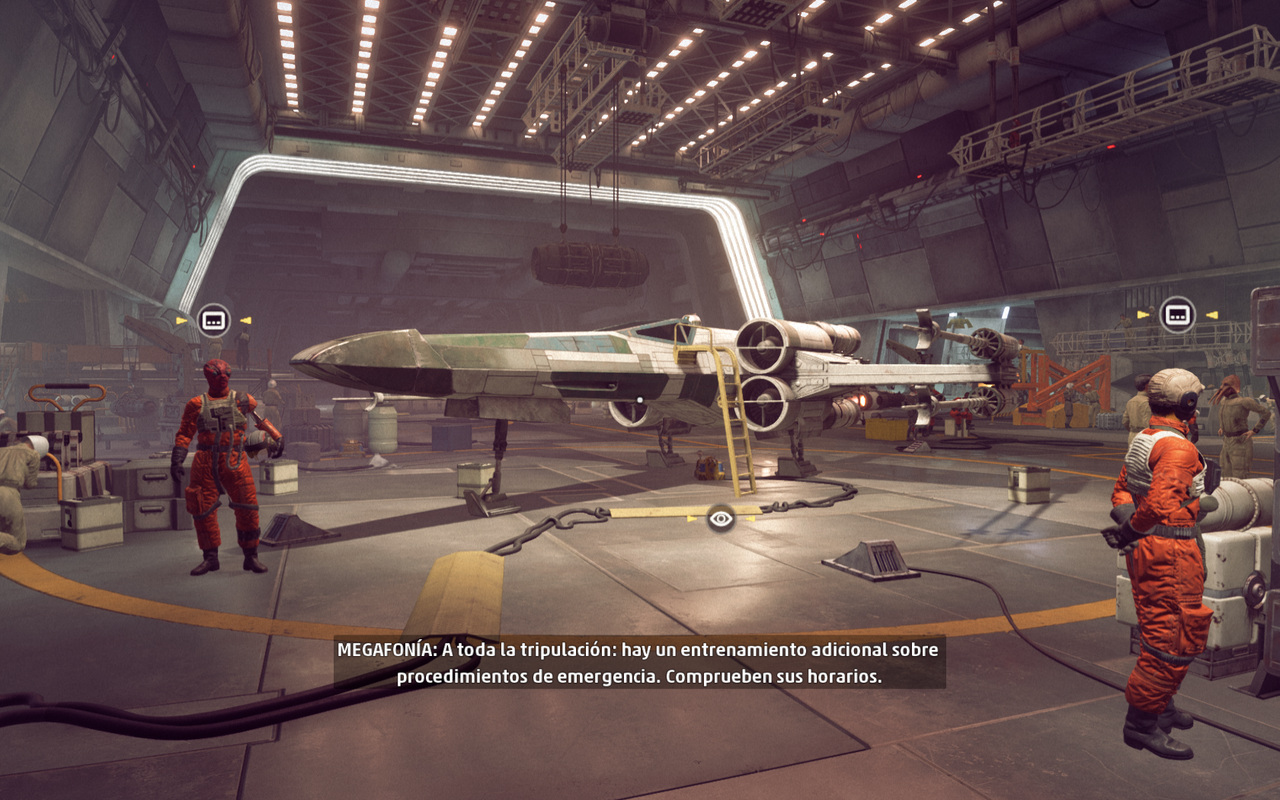Activate the eye inspect marker below the X-wing
This screenshot has height=800, width=1280.
click(x=720, y=518)
